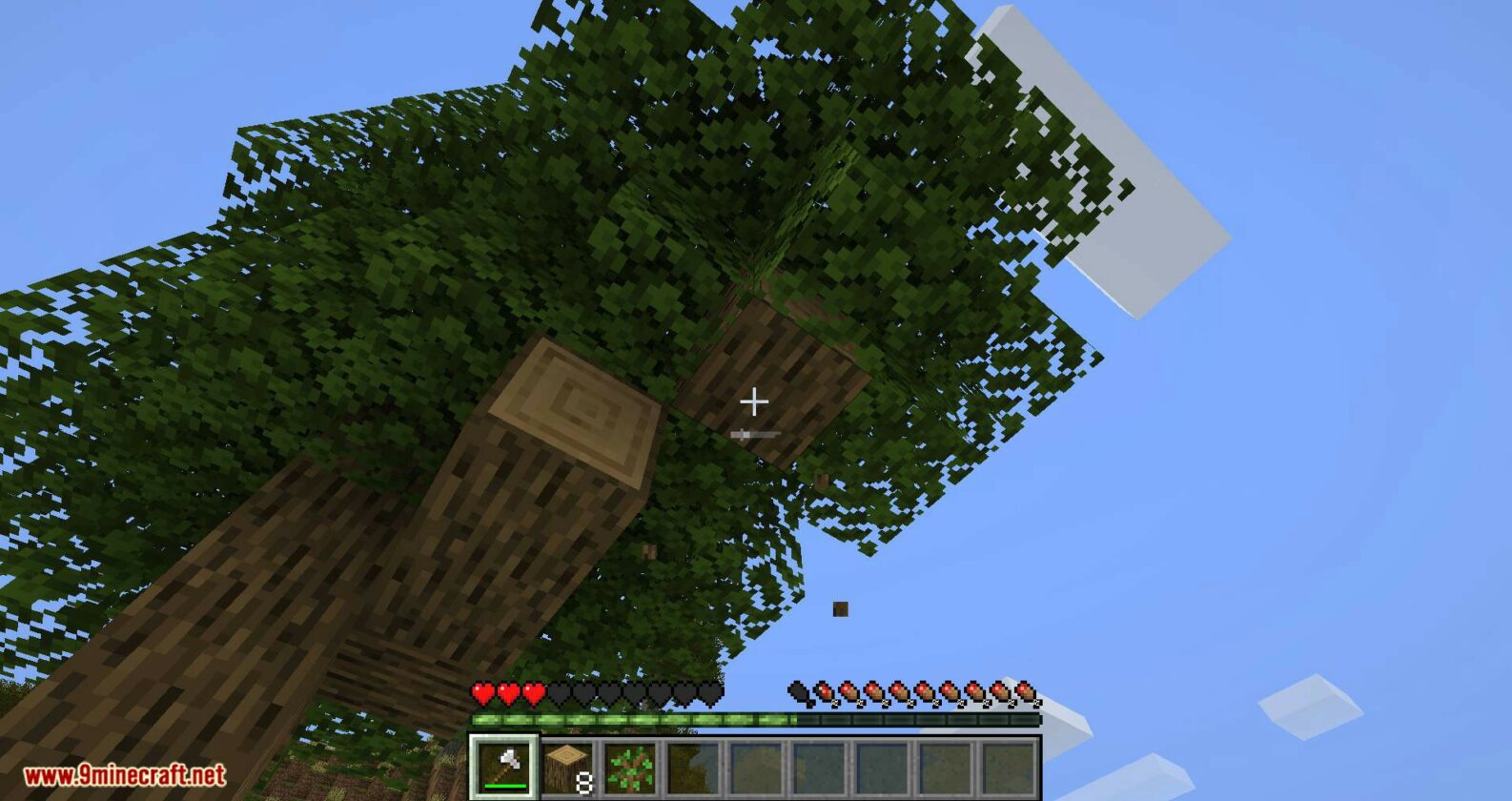Click the leftmost empty black heart
The image size is (1512, 801).
click(558, 693)
